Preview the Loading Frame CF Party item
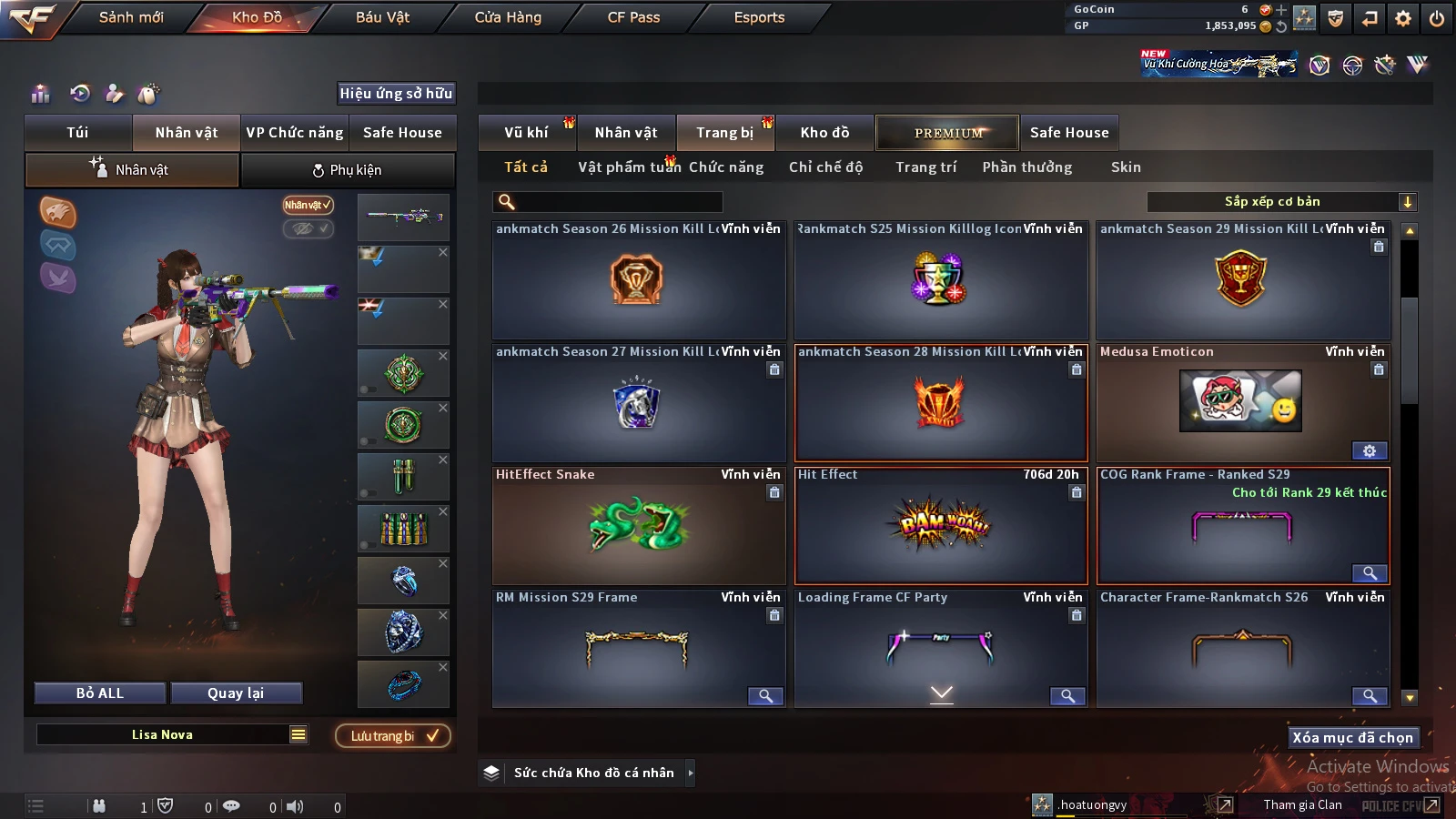 [1067, 696]
